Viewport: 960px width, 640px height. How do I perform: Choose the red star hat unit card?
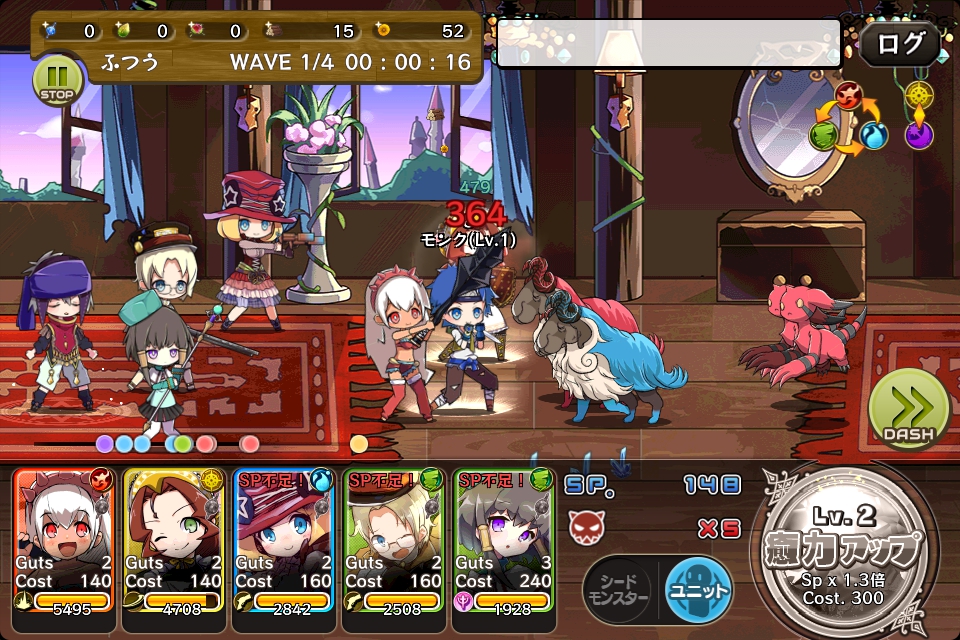(x=284, y=540)
